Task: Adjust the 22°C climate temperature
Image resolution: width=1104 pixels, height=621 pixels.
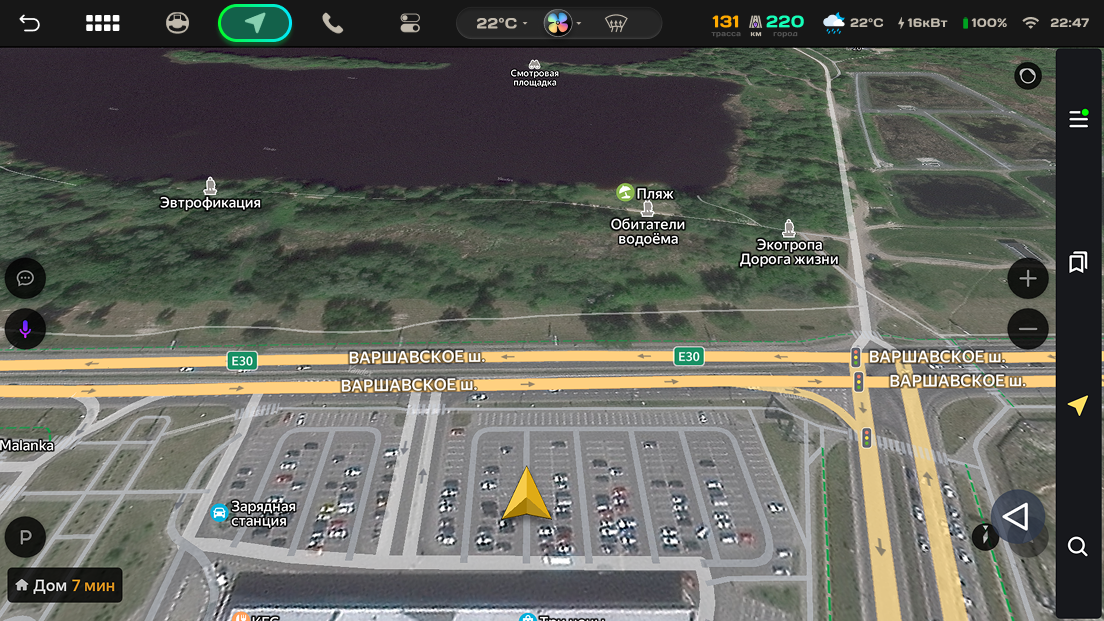Action: [498, 23]
